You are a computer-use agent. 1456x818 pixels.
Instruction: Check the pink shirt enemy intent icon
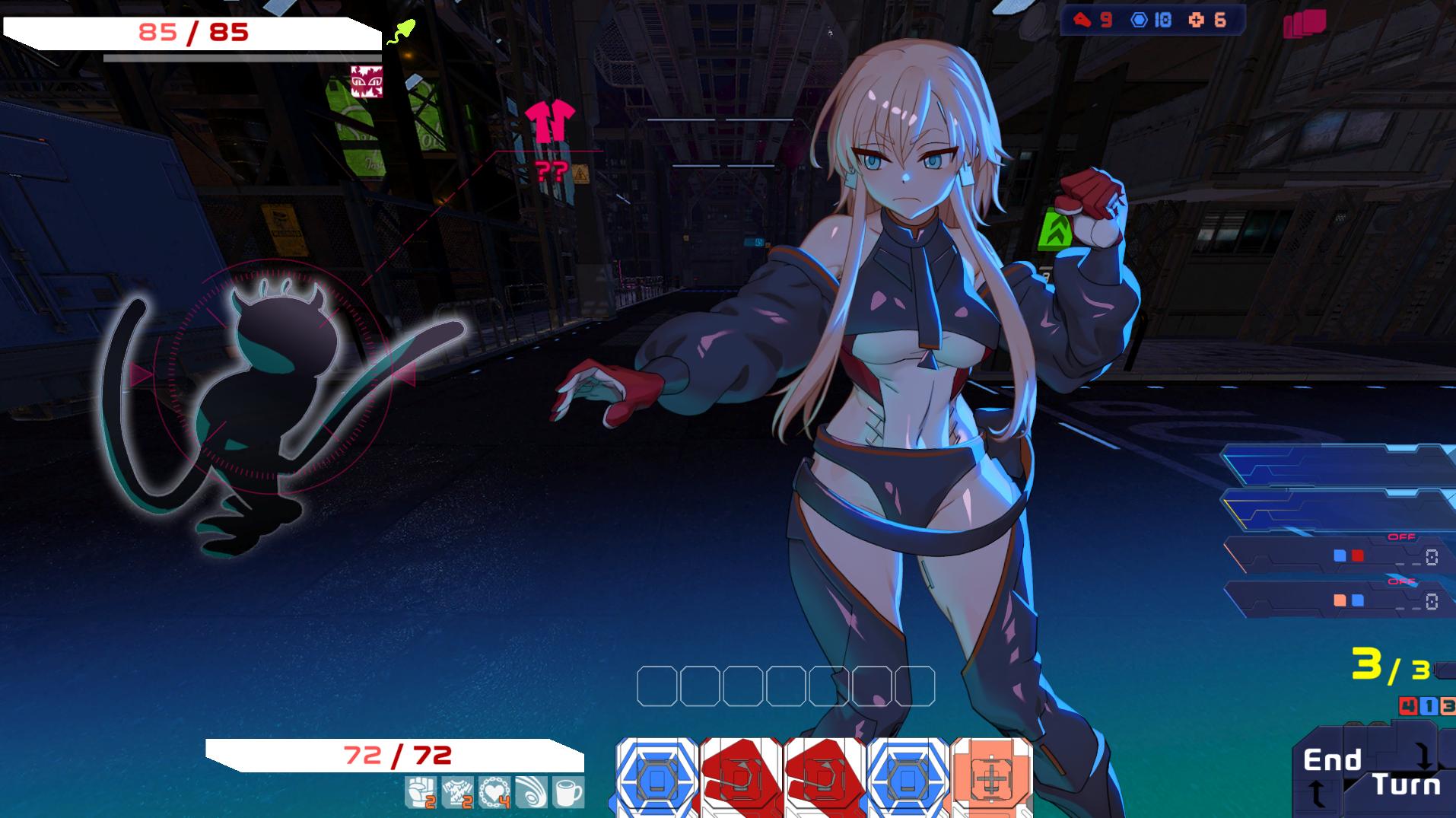(x=549, y=122)
